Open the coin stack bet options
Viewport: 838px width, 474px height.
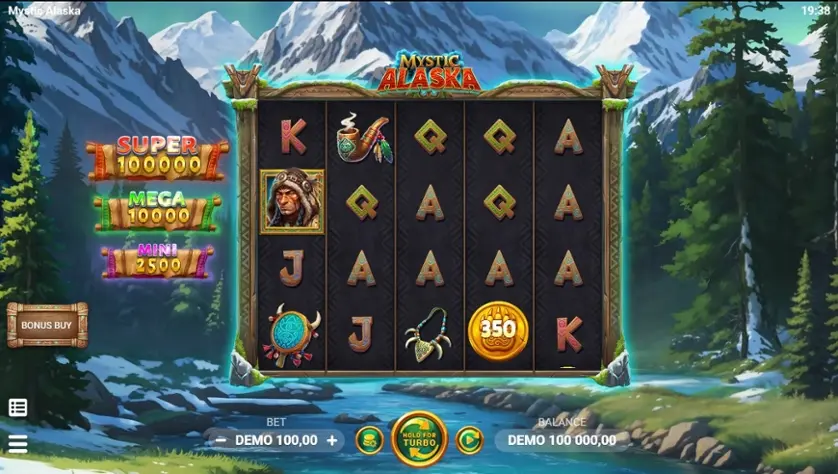tap(370, 439)
